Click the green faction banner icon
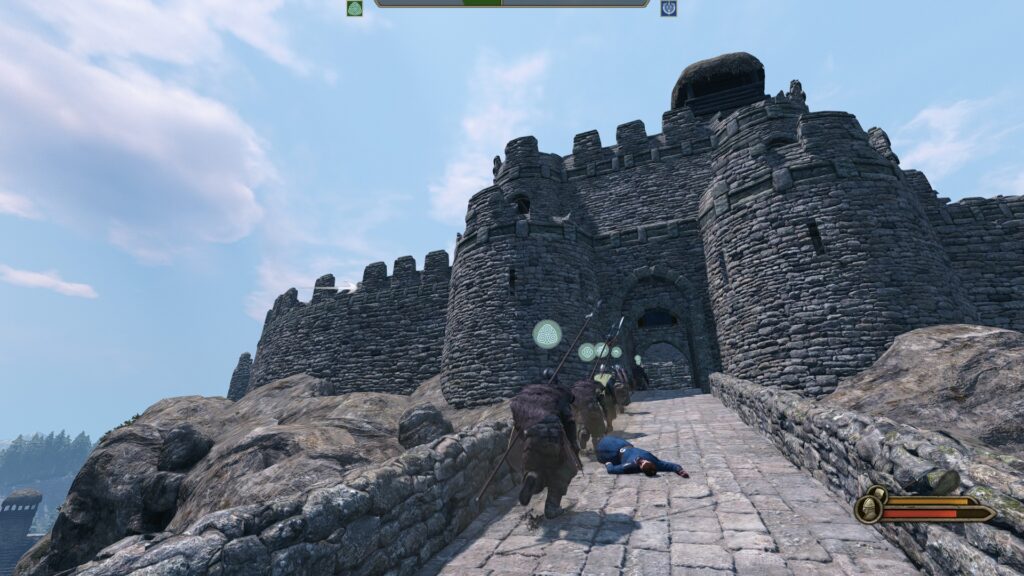Screen dimensions: 1024x576 [354, 8]
